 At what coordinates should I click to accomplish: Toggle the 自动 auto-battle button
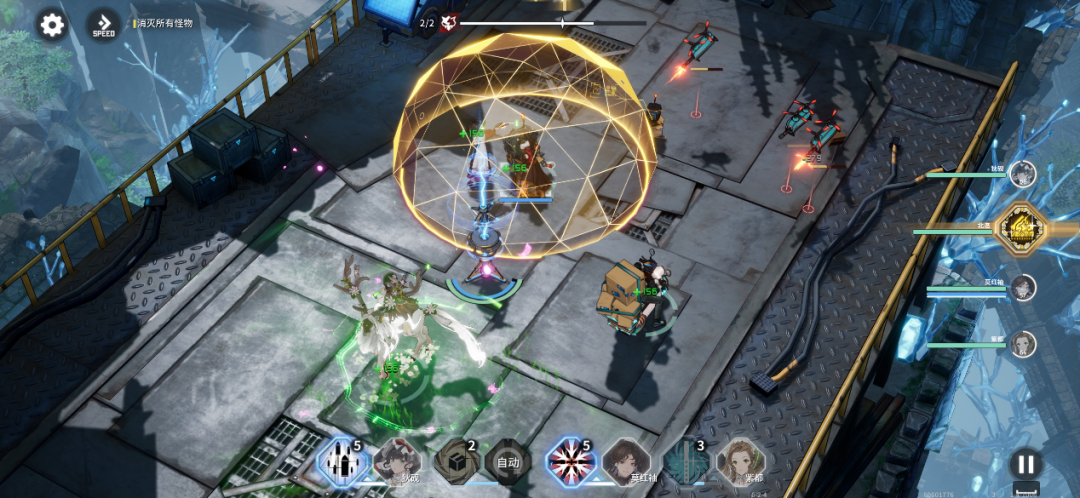pos(508,462)
